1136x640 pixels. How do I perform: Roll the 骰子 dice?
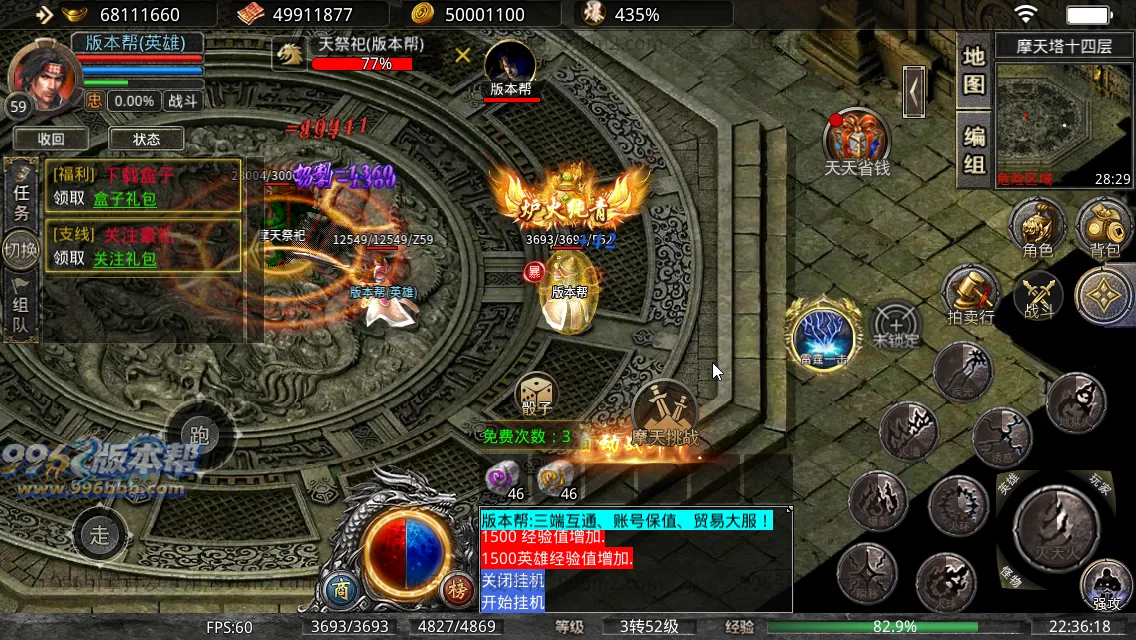[x=536, y=395]
